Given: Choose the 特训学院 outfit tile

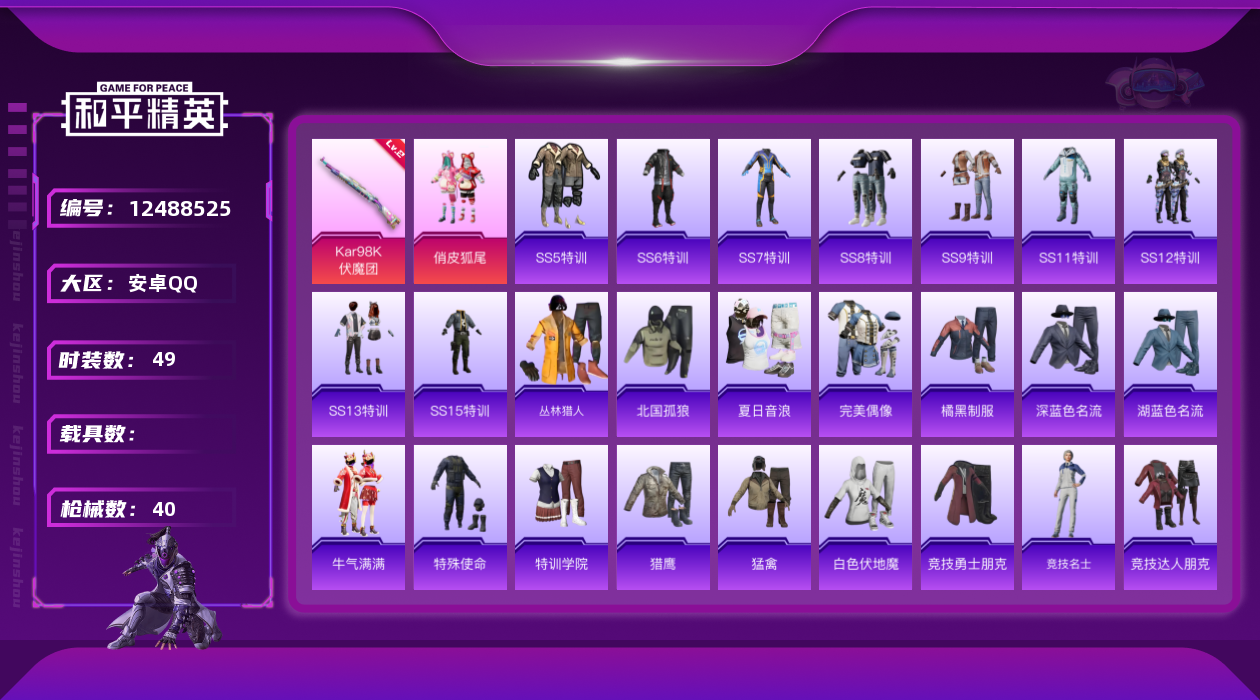Looking at the screenshot, I should tap(561, 517).
